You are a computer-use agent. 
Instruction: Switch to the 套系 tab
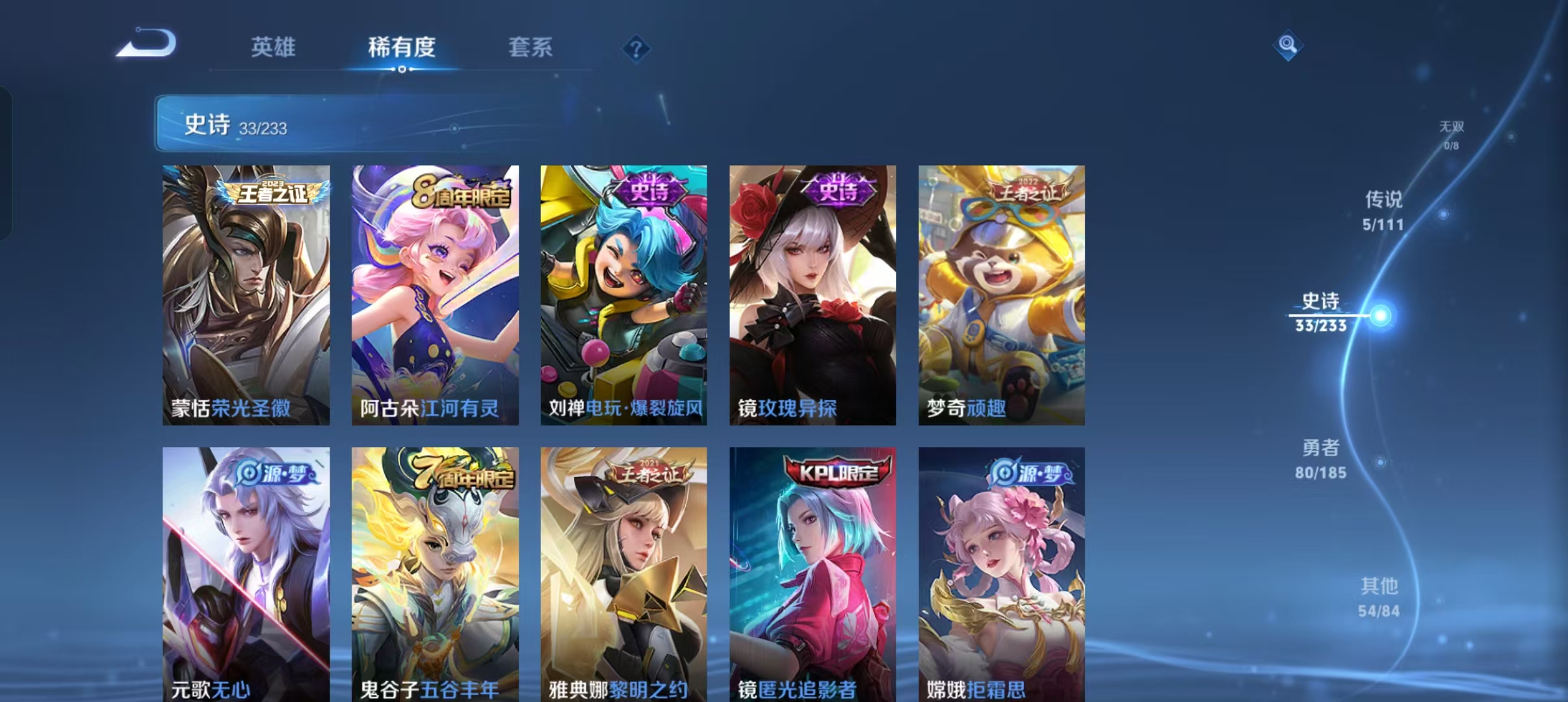pos(530,47)
